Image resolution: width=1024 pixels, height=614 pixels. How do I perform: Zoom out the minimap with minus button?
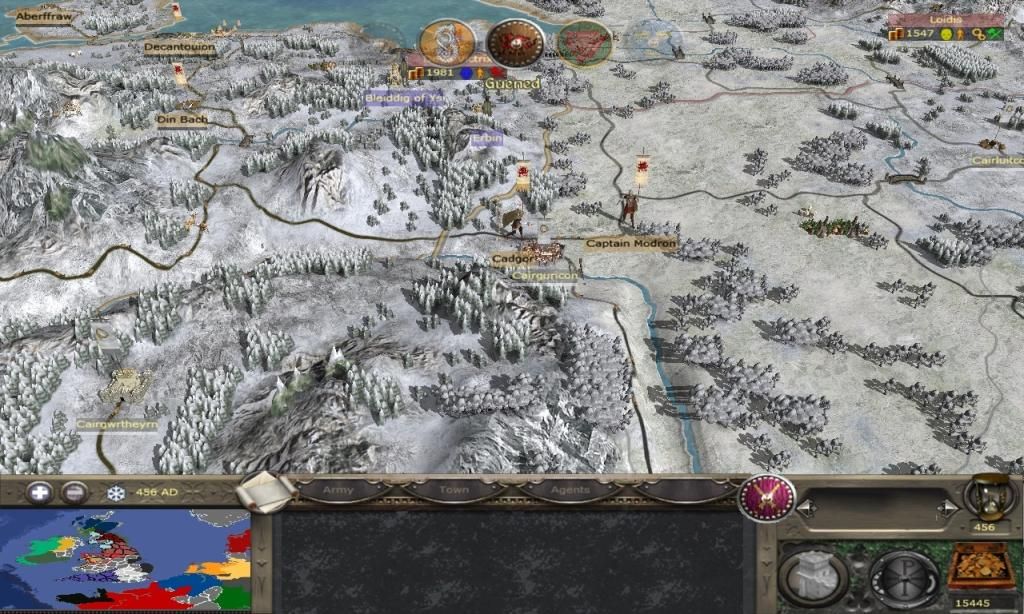pos(74,492)
